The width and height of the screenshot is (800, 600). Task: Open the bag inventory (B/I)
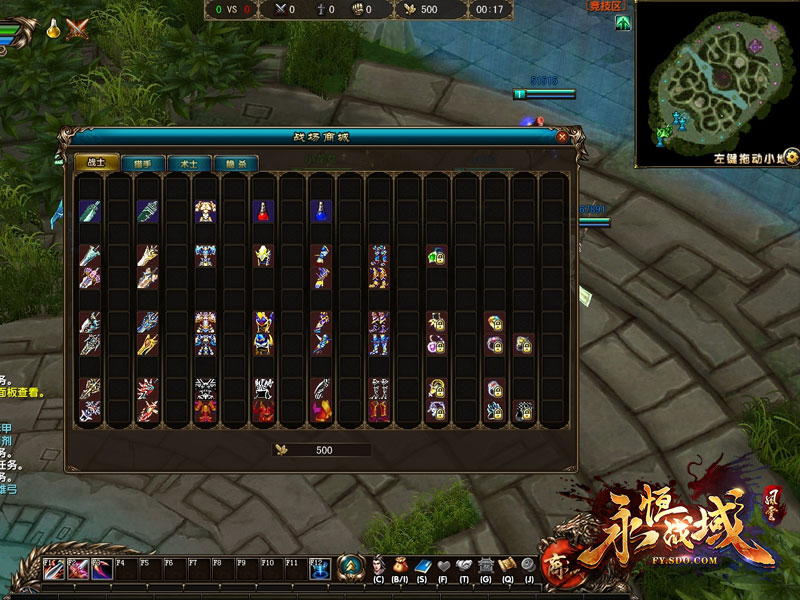click(x=400, y=565)
